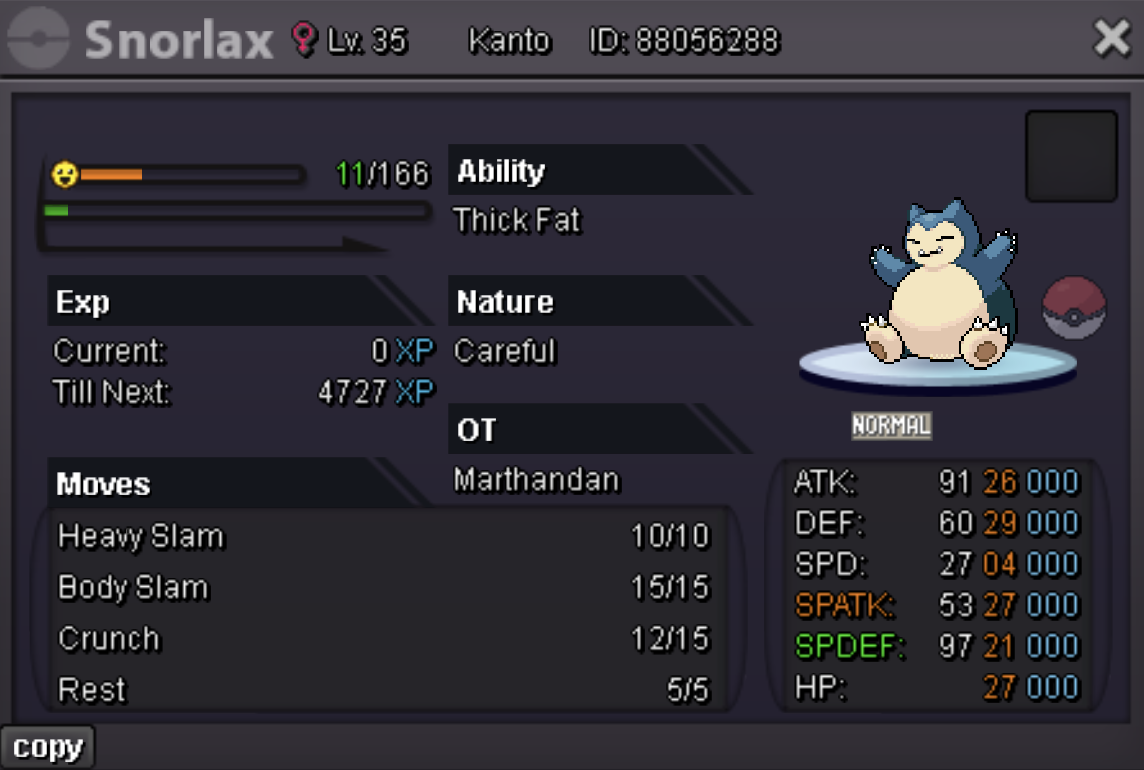Click the Poké Ball icon beside Snorlax

pos(1074,307)
